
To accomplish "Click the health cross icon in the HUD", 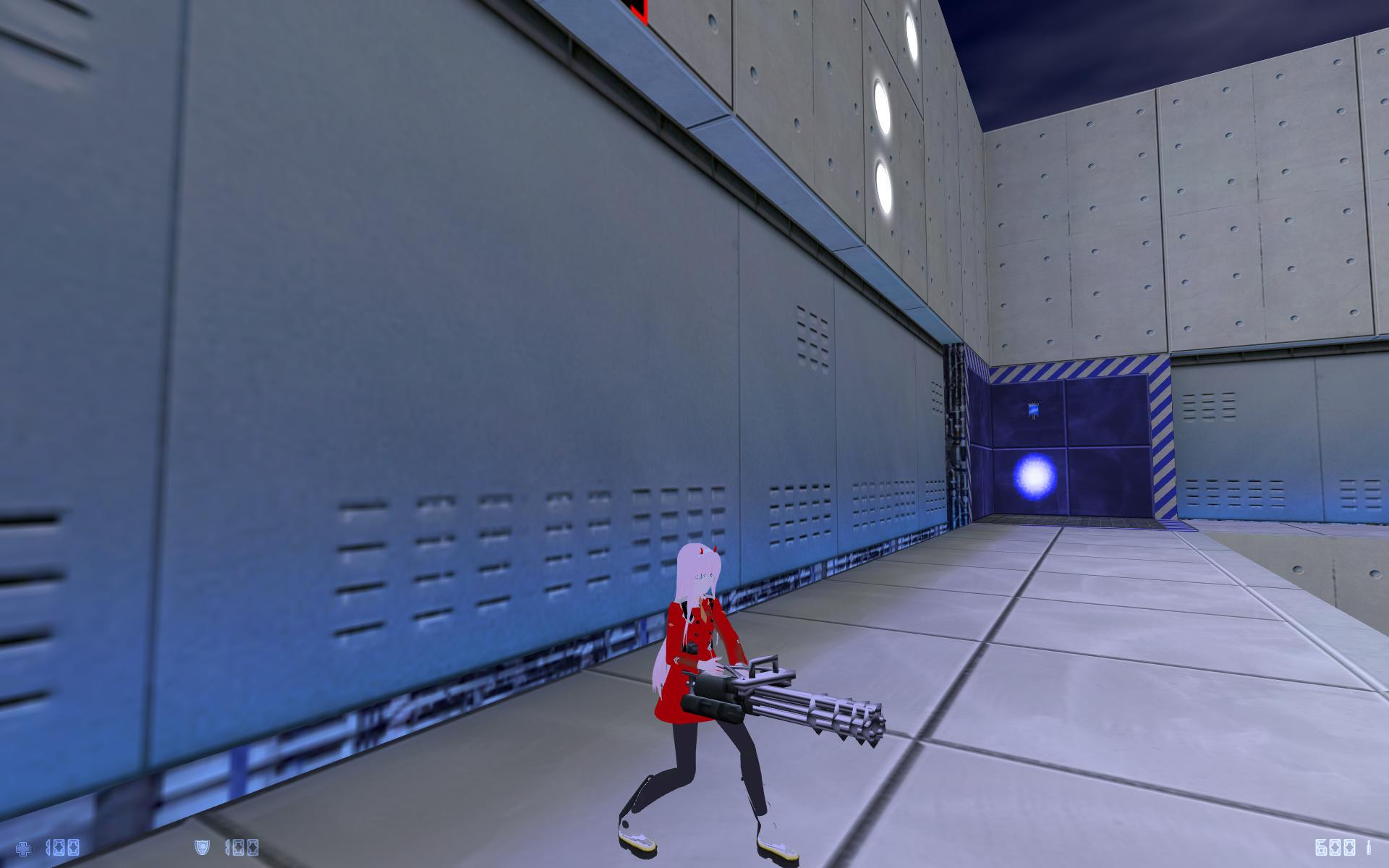I will coord(23,848).
